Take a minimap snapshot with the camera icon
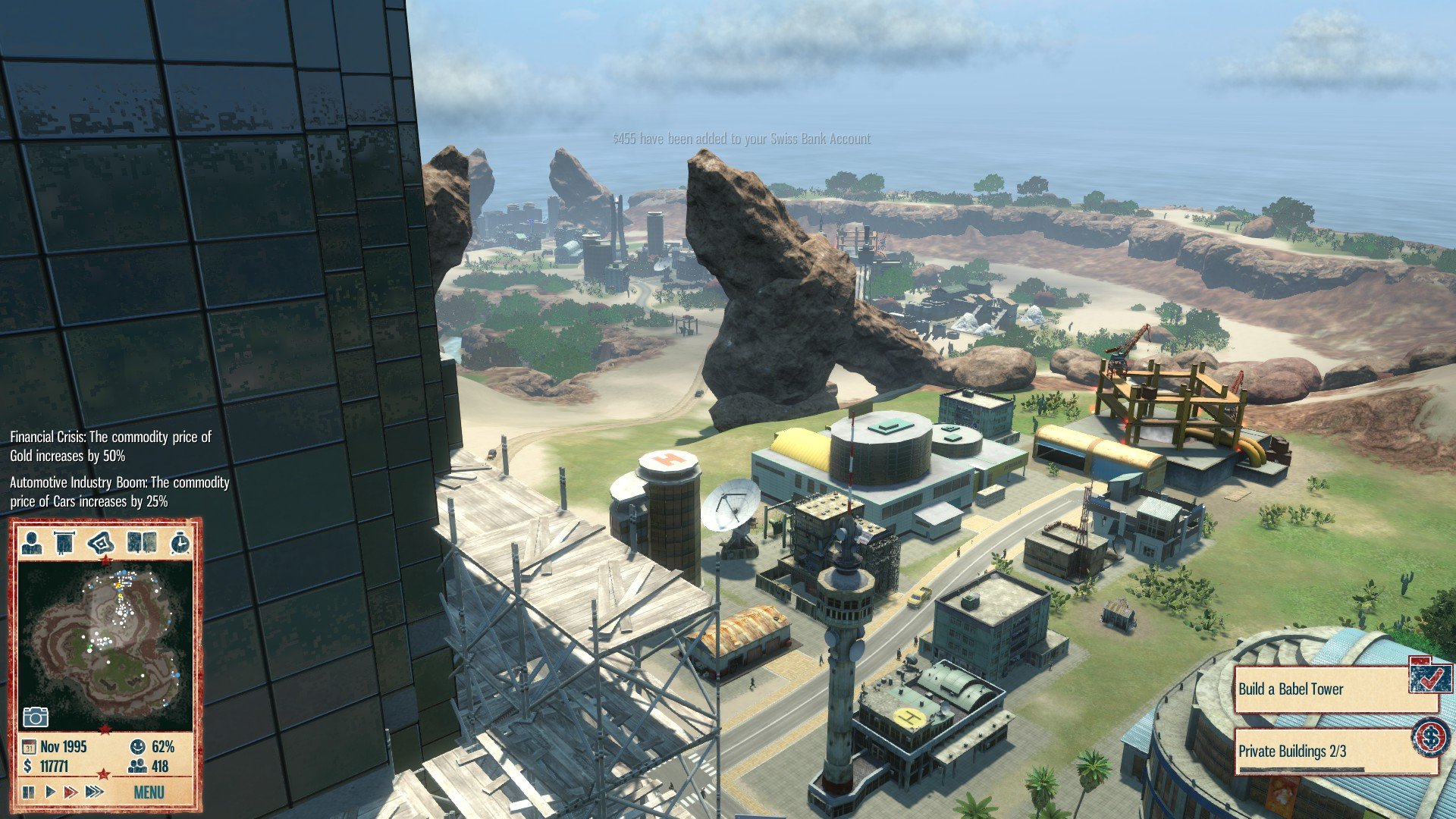The image size is (1456, 819). point(36,716)
